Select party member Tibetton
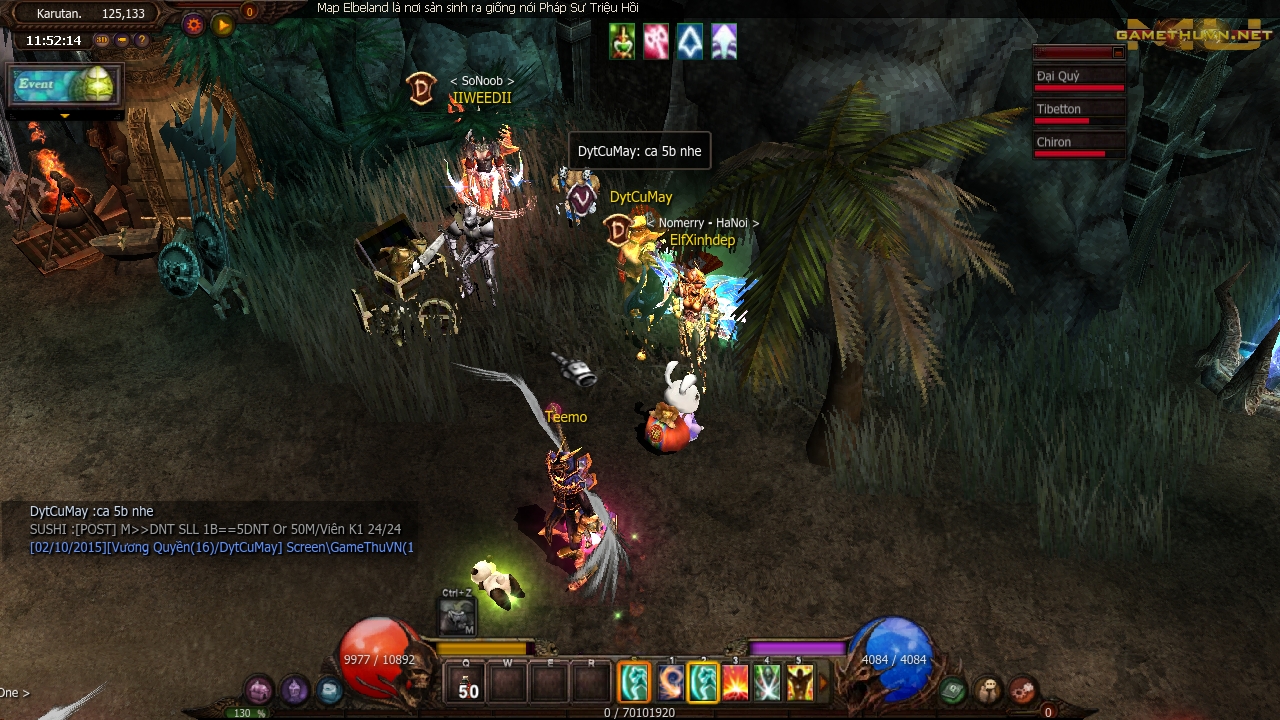Screen dimensions: 1280x720 1078,111
